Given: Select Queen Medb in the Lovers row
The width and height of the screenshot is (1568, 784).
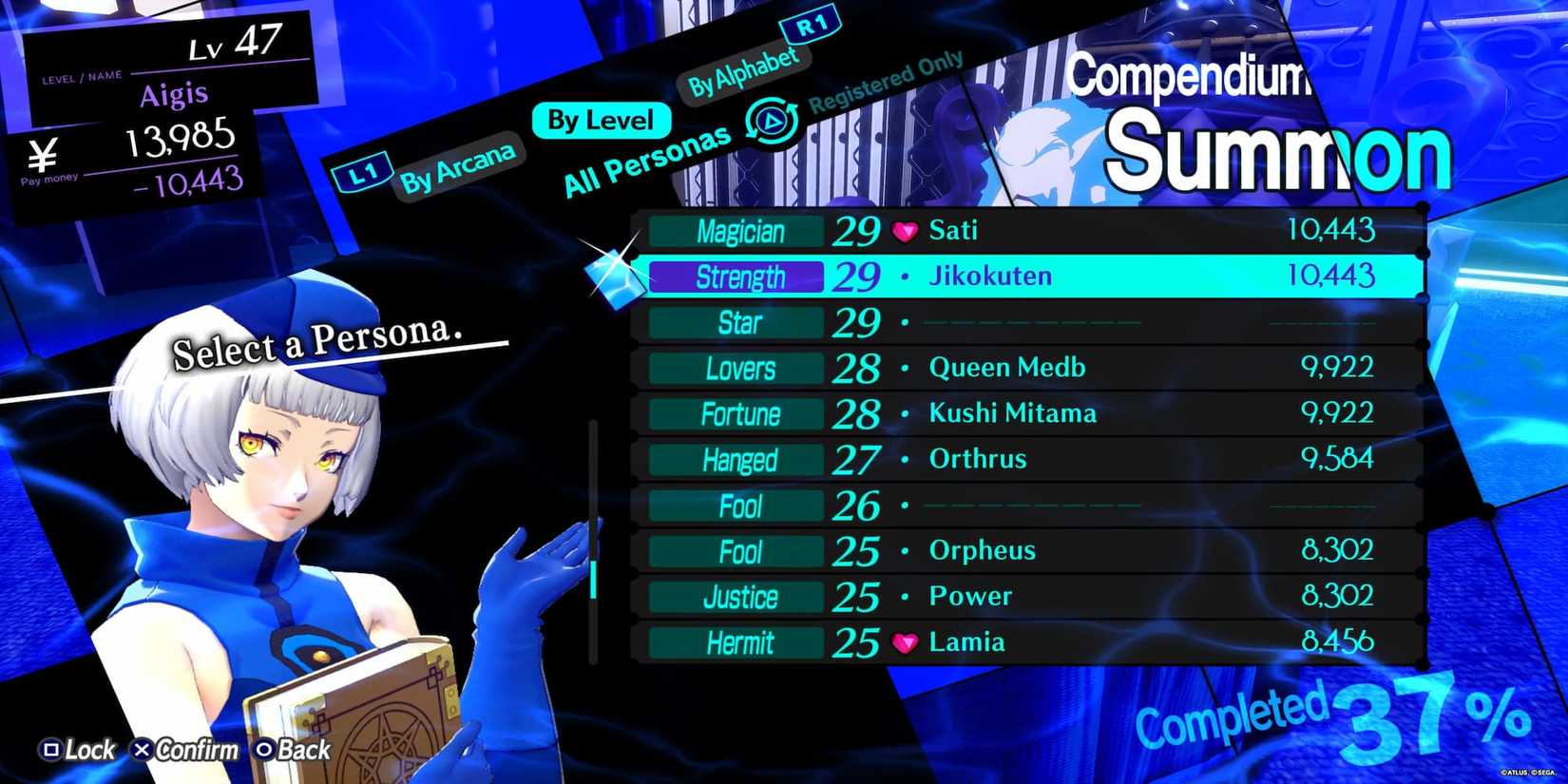Looking at the screenshot, I should pyautogui.click(x=1008, y=368).
